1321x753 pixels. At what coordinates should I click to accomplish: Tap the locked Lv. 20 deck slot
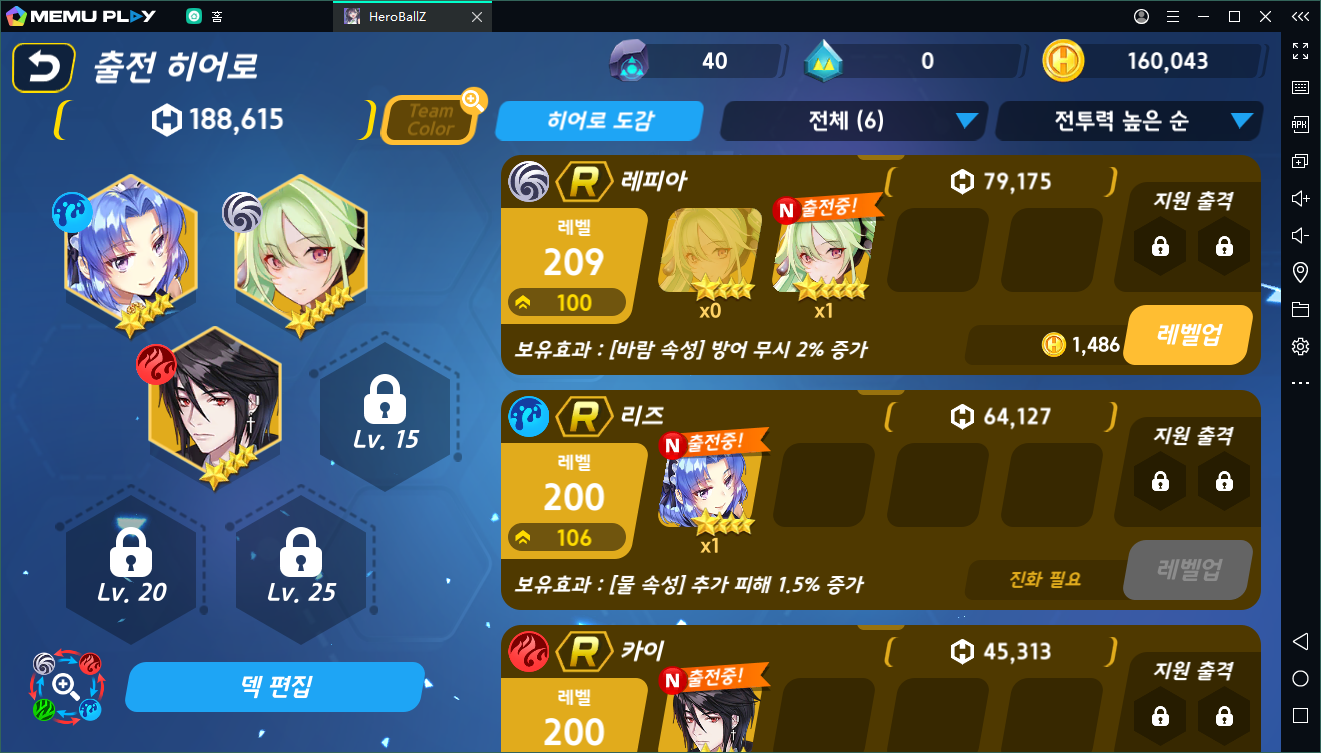[x=131, y=565]
